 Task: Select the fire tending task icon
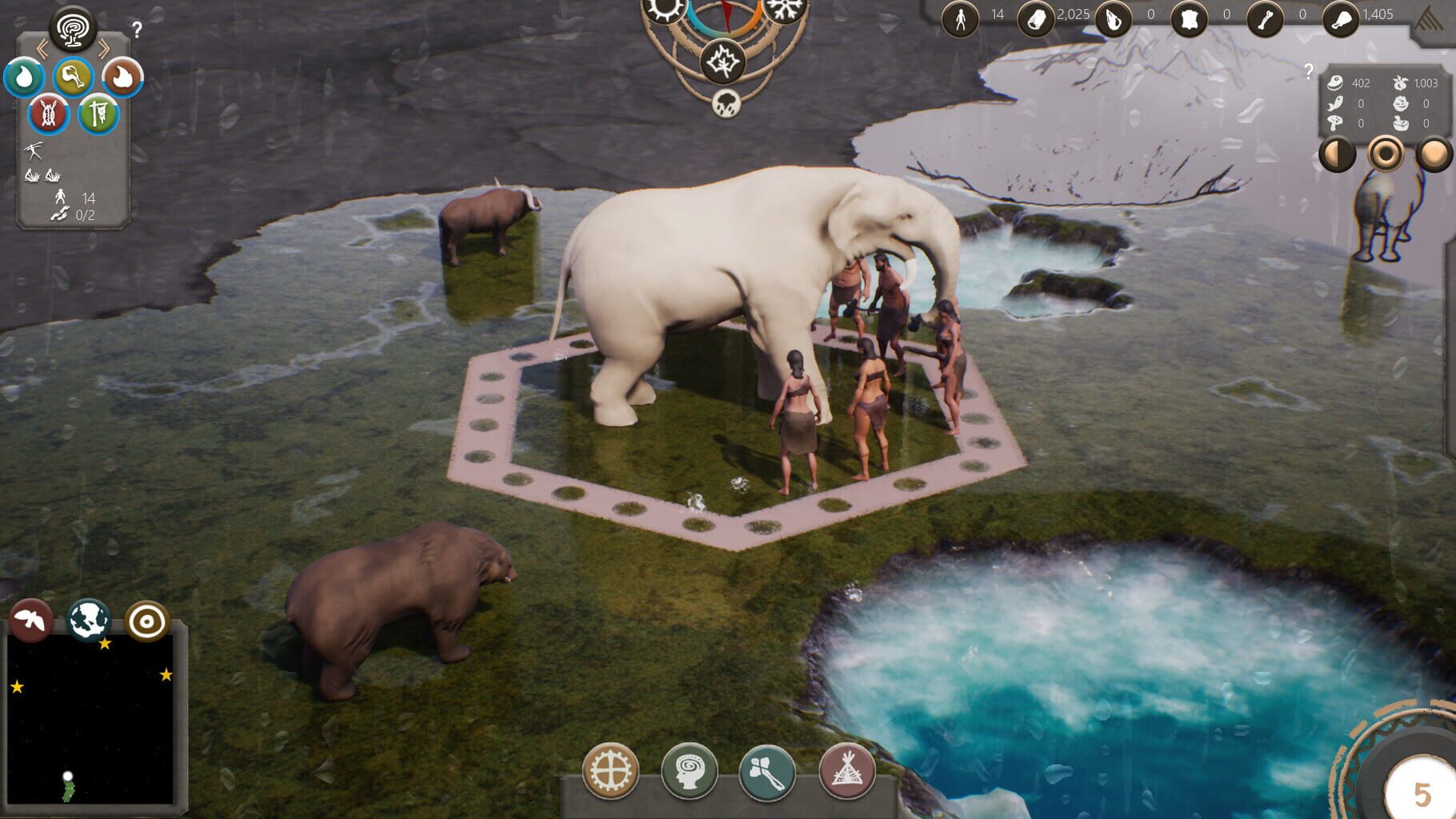coord(121,76)
